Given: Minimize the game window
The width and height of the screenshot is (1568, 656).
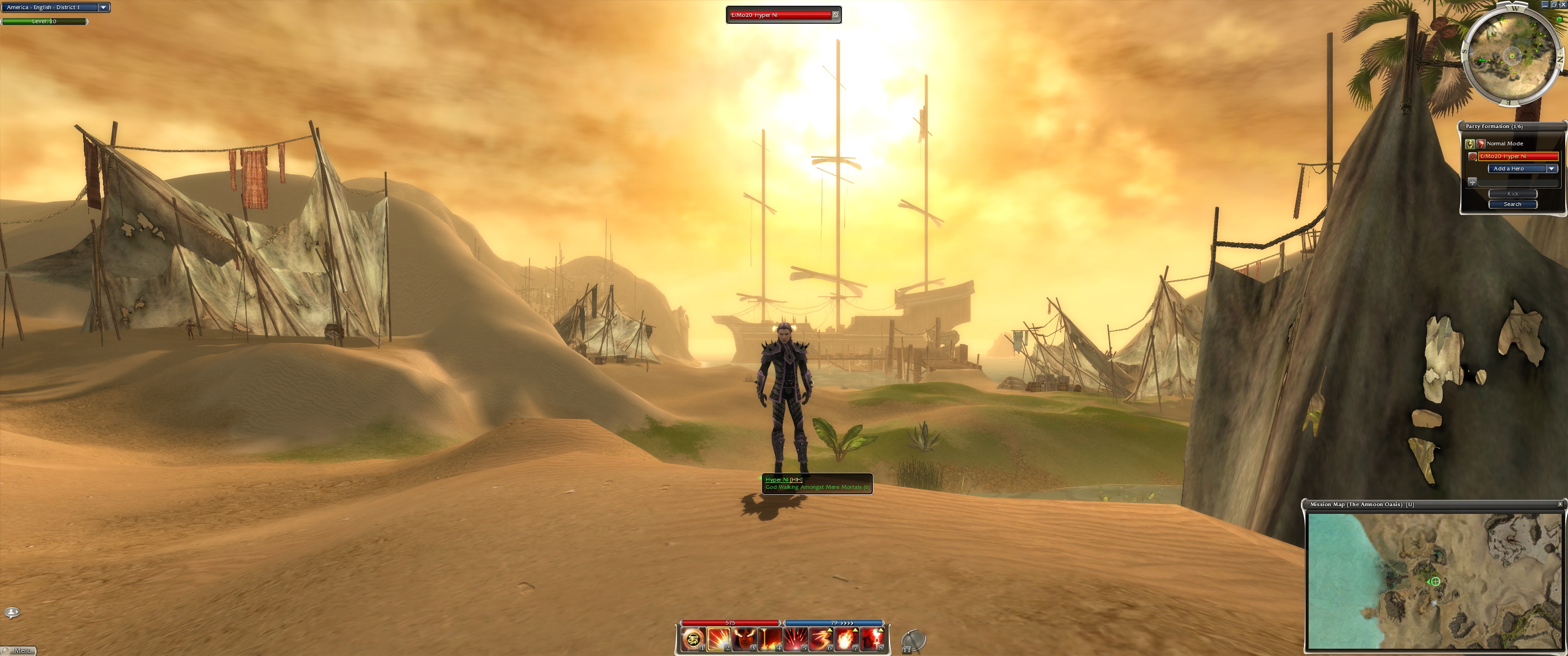Looking at the screenshot, I should (x=1544, y=4).
